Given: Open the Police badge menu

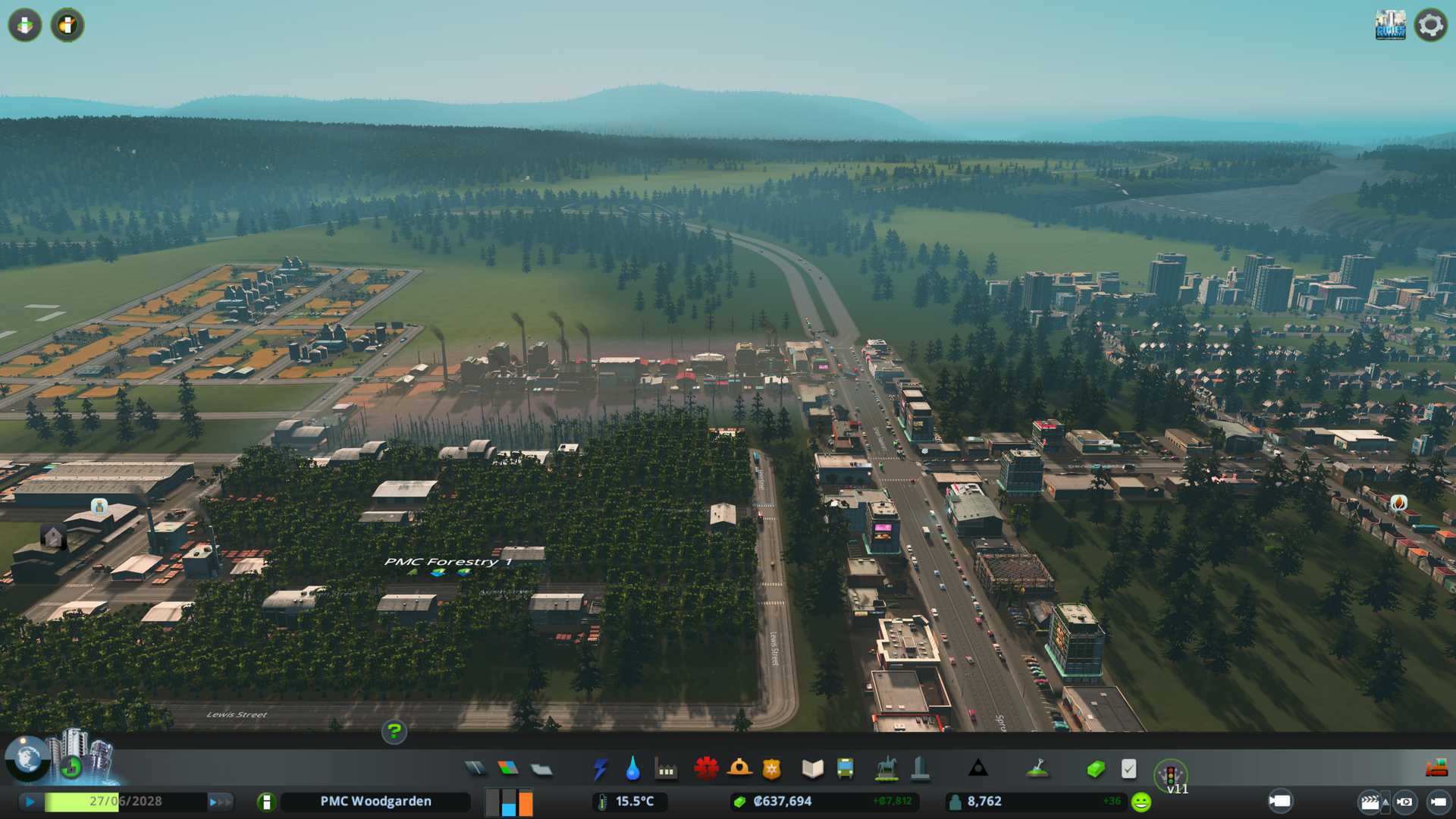Looking at the screenshot, I should tap(771, 769).
